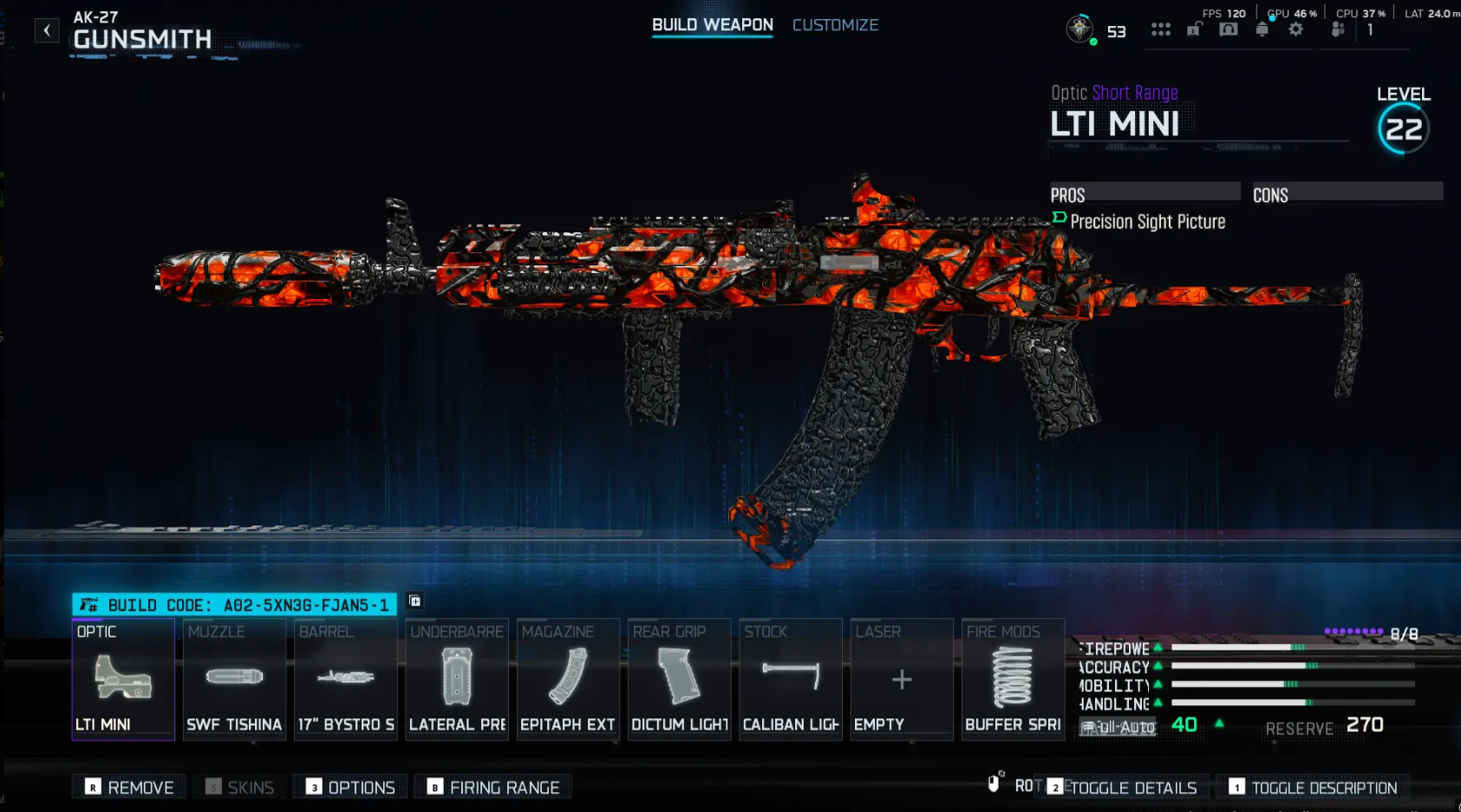Viewport: 1461px width, 812px height.
Task: Choose the Dictum Light rear grip
Action: pos(679,680)
